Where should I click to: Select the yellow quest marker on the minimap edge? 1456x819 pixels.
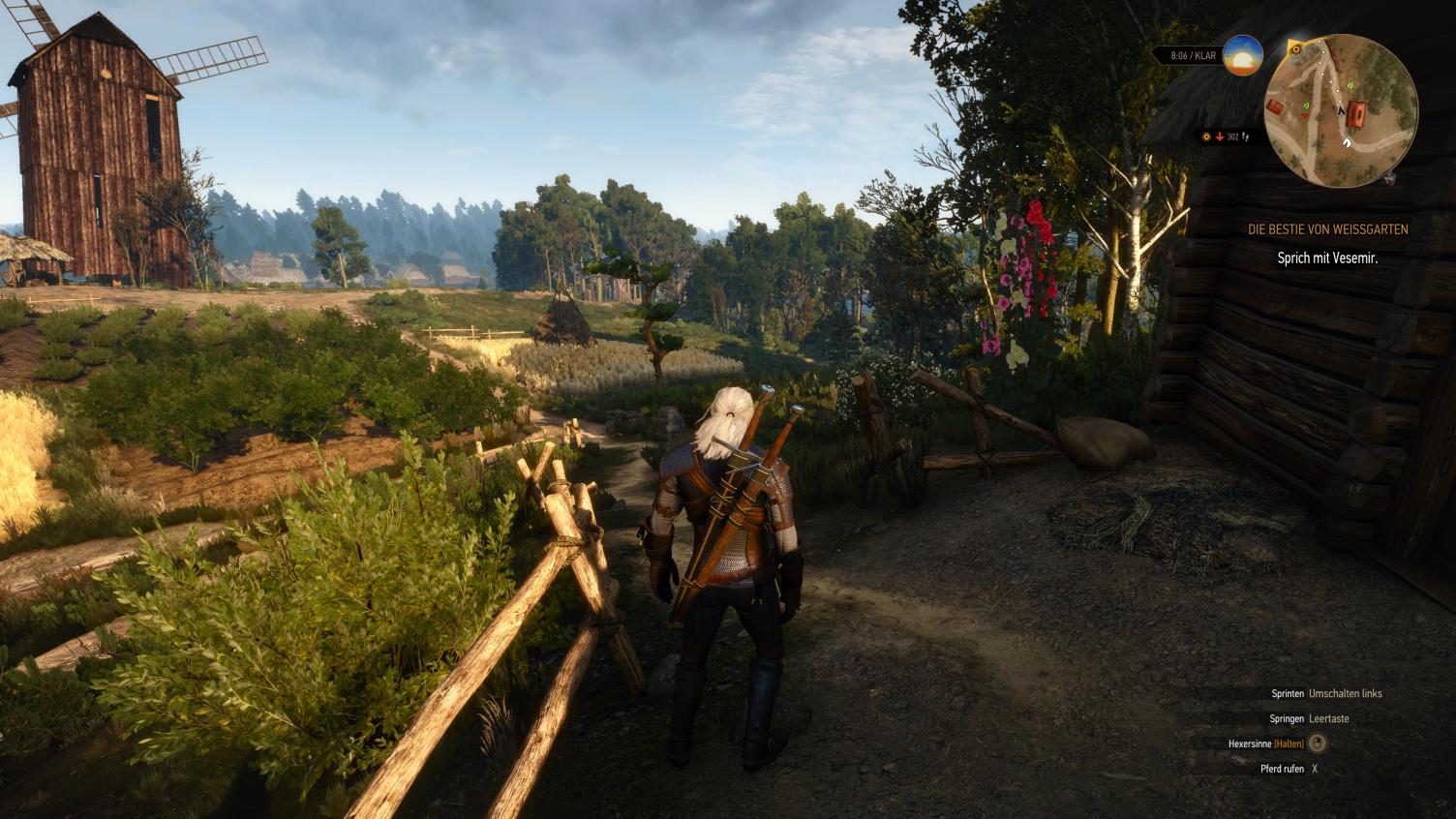tap(1295, 48)
